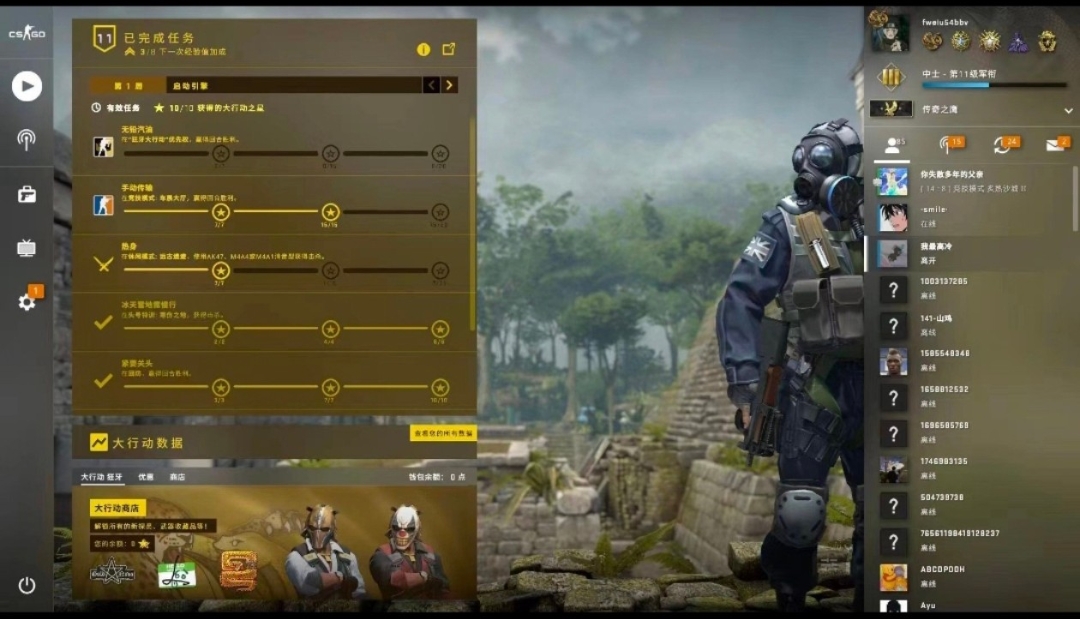Open the missions panel pop-out icon
Viewport: 1080px width, 619px height.
pos(449,49)
